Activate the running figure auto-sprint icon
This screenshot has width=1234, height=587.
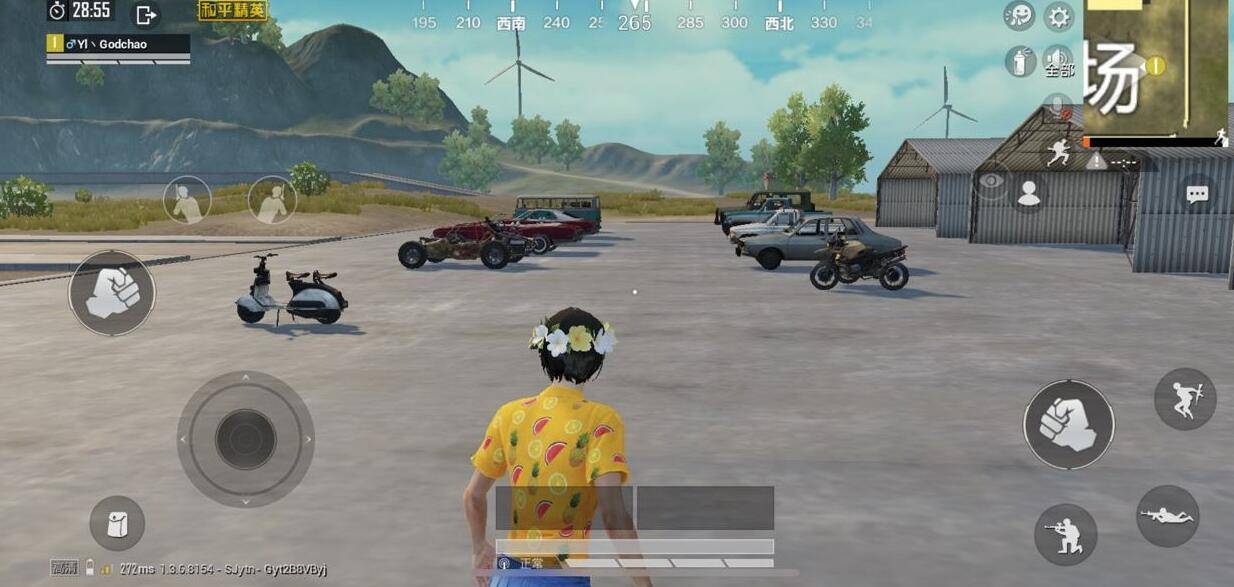coord(1058,154)
